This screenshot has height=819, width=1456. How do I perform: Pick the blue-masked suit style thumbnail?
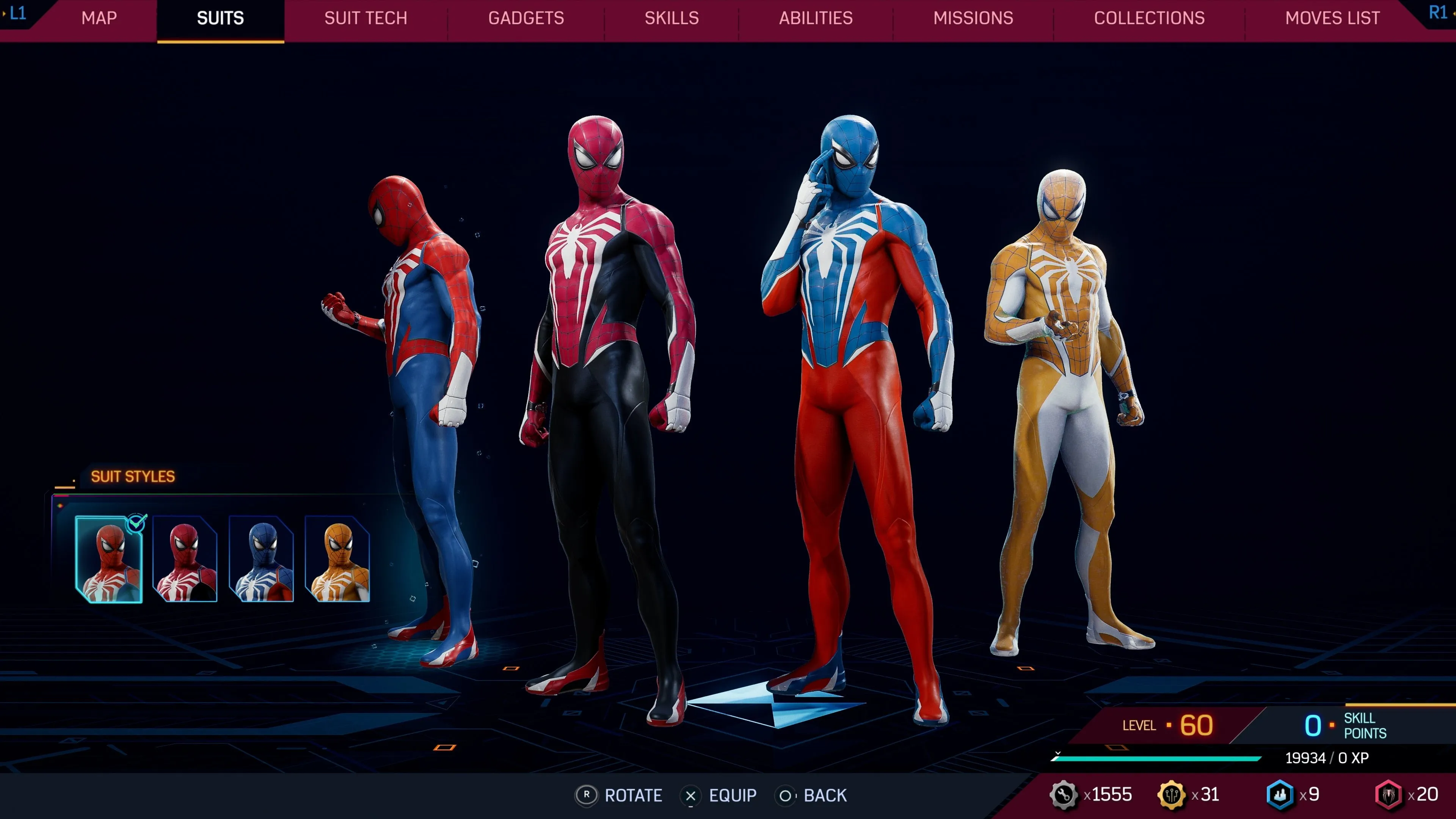click(261, 559)
